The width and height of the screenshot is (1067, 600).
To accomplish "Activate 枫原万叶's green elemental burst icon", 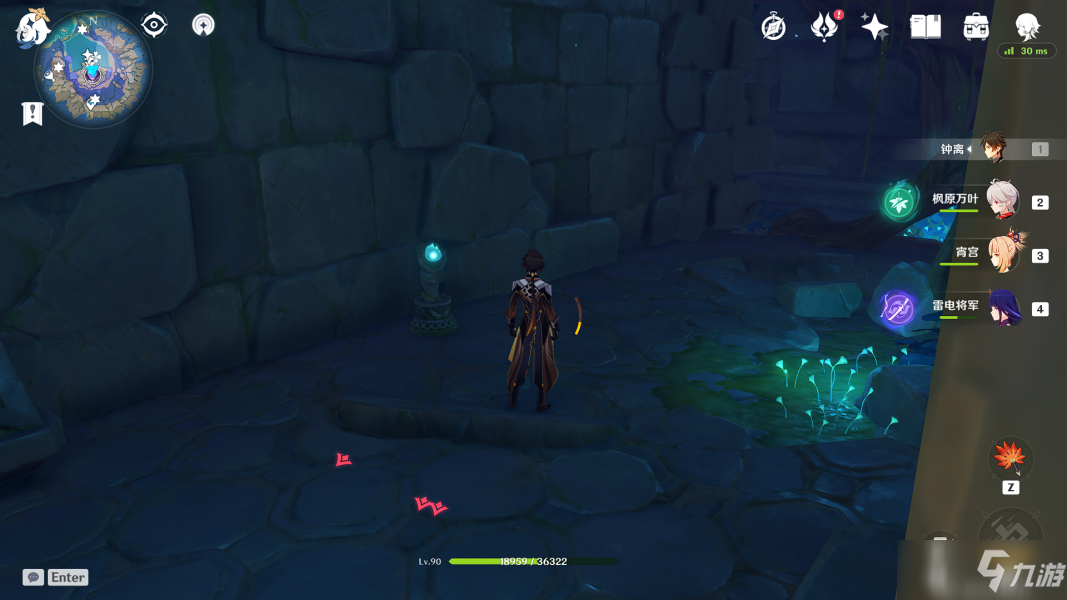I will point(899,202).
